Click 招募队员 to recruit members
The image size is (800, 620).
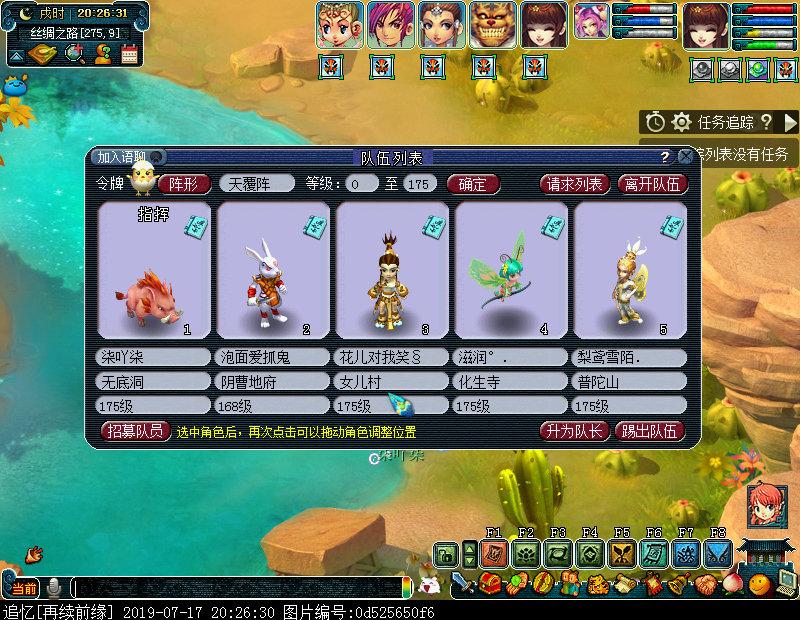[x=136, y=432]
